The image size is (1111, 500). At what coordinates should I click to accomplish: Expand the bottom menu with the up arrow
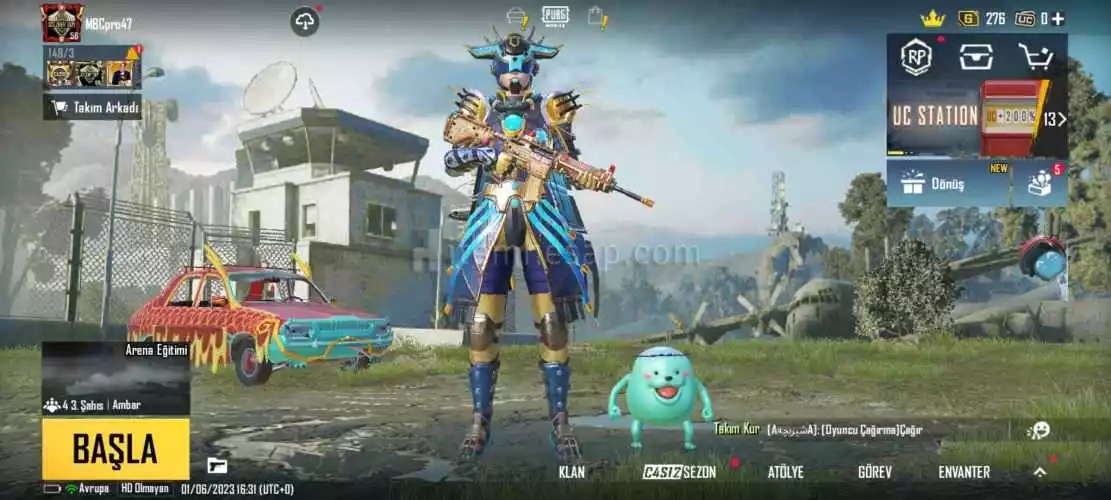click(x=1040, y=472)
